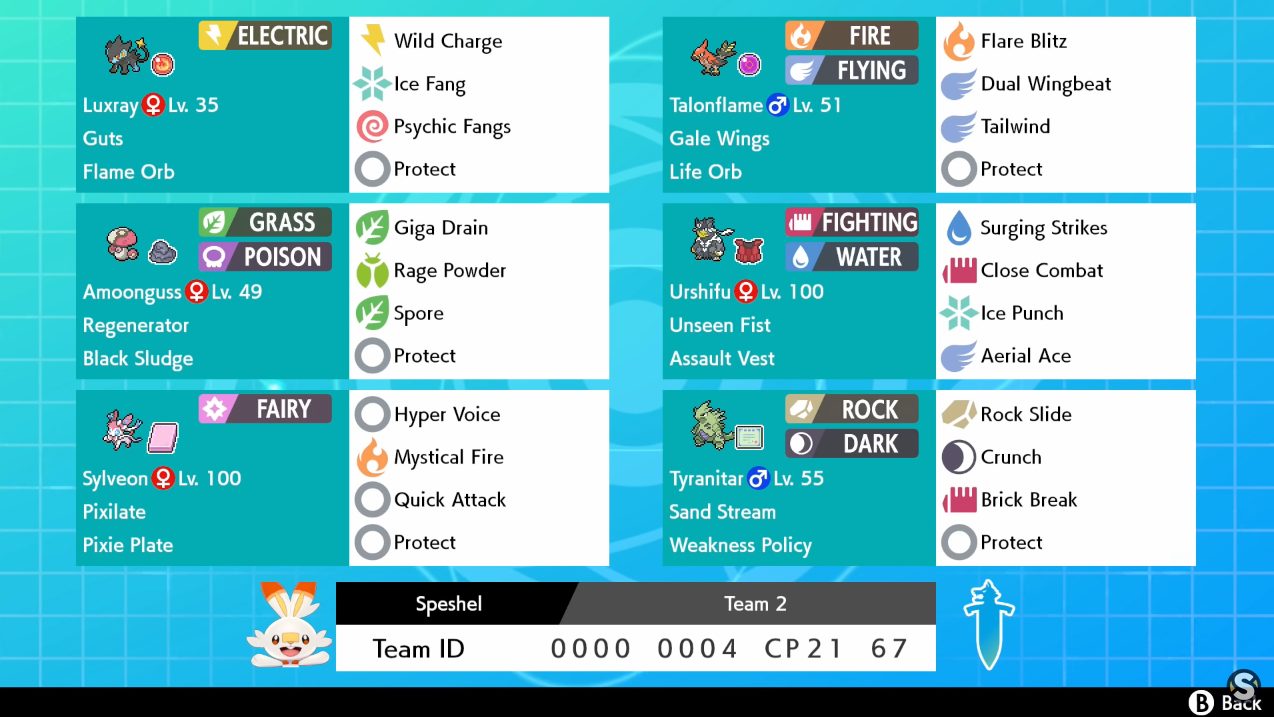Screen dimensions: 1274x717
Task: Select the Luxray team card
Action: (212, 105)
